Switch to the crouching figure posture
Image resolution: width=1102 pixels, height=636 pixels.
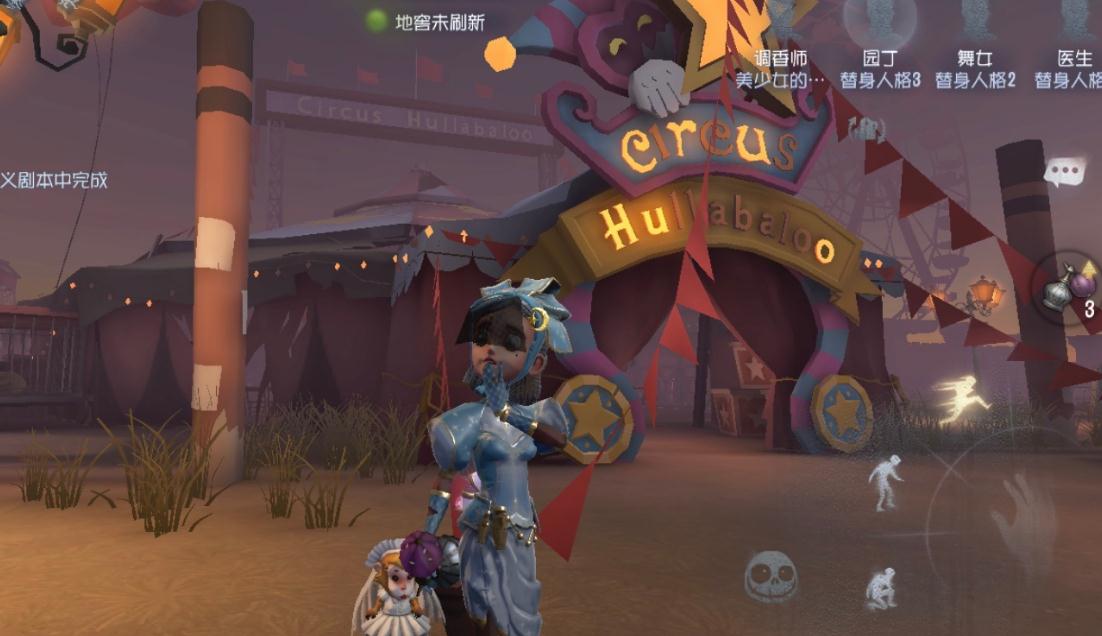point(882,586)
